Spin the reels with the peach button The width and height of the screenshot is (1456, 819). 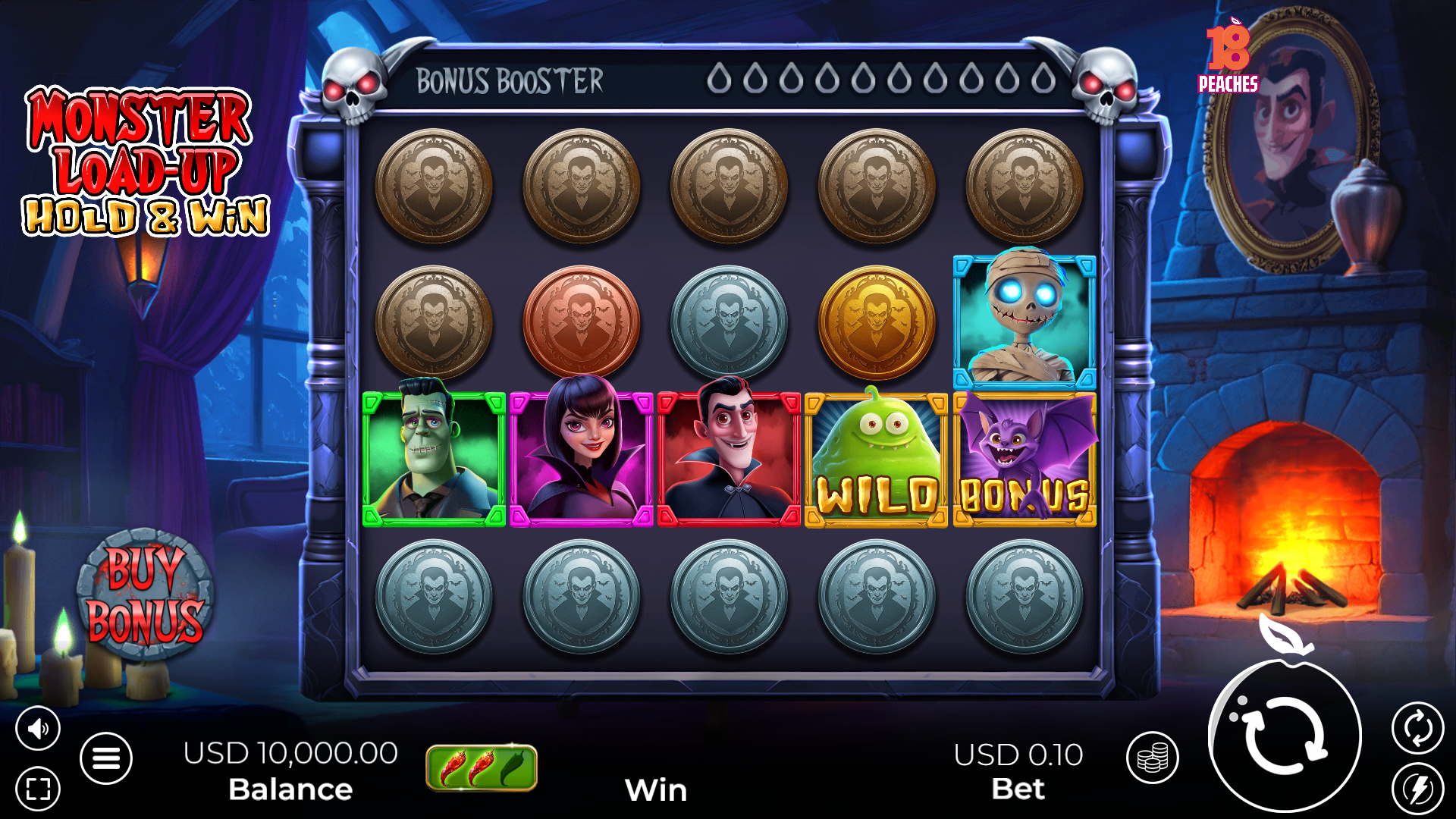click(1285, 735)
